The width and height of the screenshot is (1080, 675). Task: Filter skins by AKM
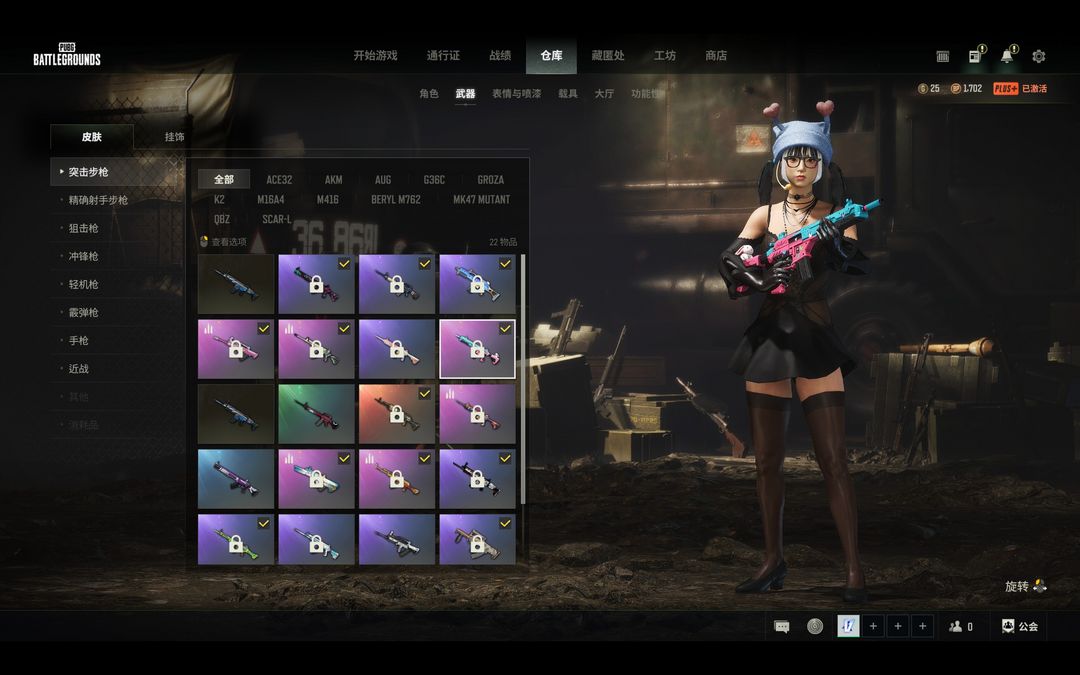[333, 180]
